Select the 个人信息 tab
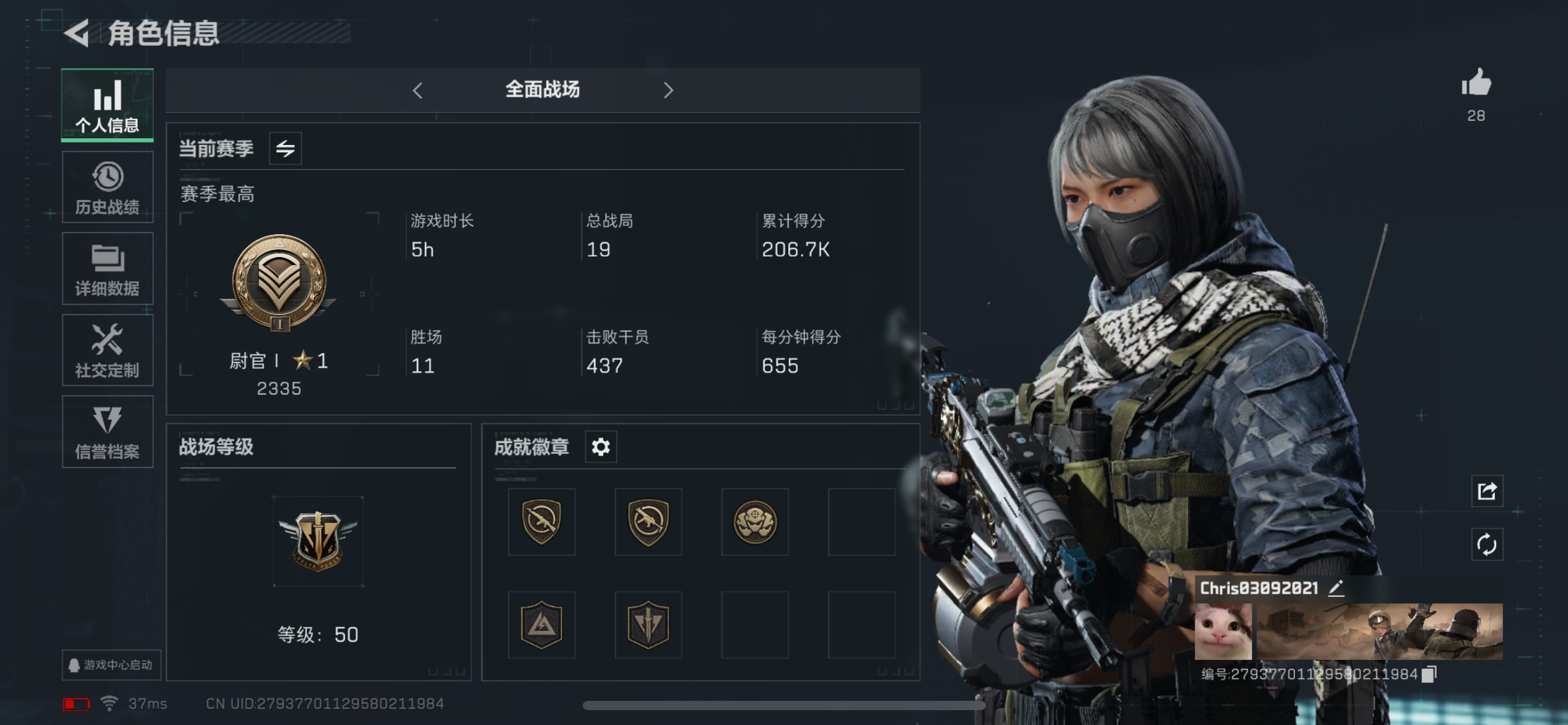The width and height of the screenshot is (1568, 725). 107,105
